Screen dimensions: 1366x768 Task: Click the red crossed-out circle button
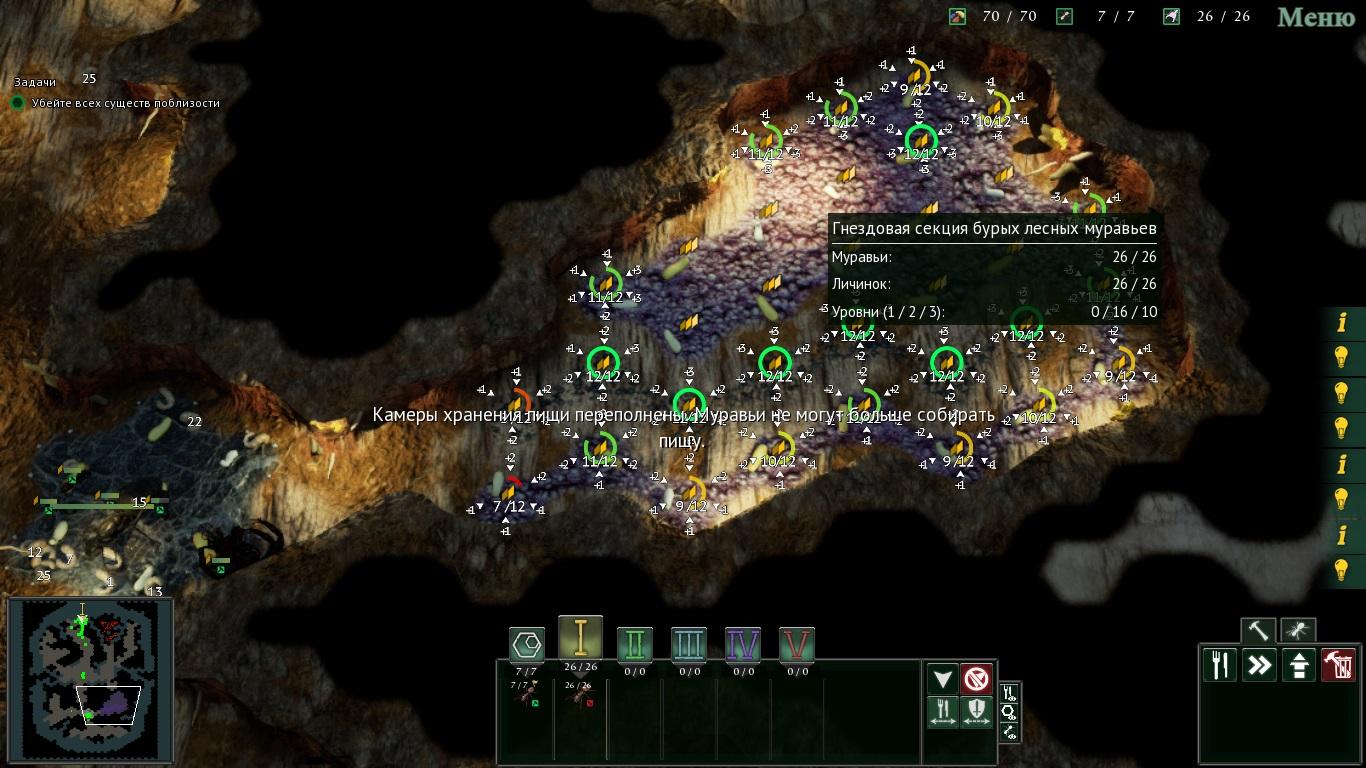click(x=977, y=679)
